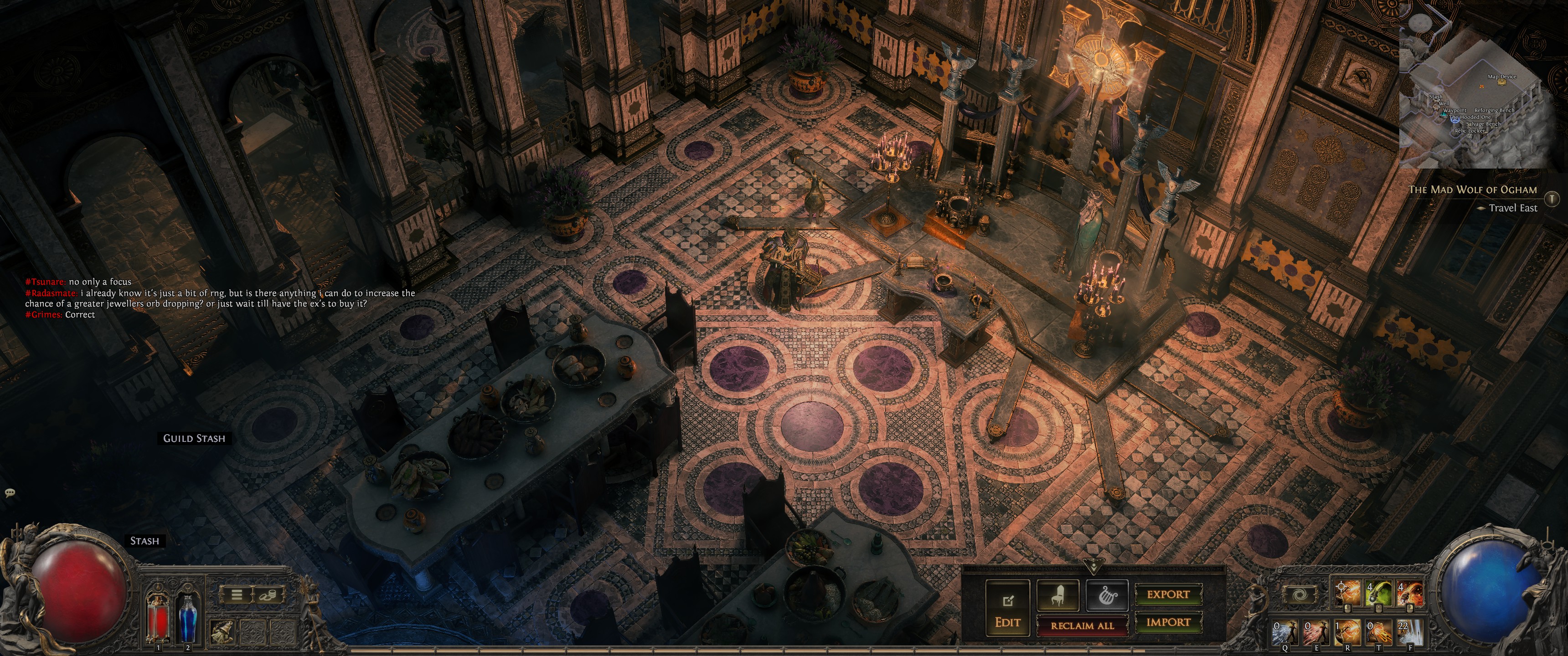This screenshot has width=1568, height=656.
Task: Open the chat speech bubble icon
Action: click(10, 492)
